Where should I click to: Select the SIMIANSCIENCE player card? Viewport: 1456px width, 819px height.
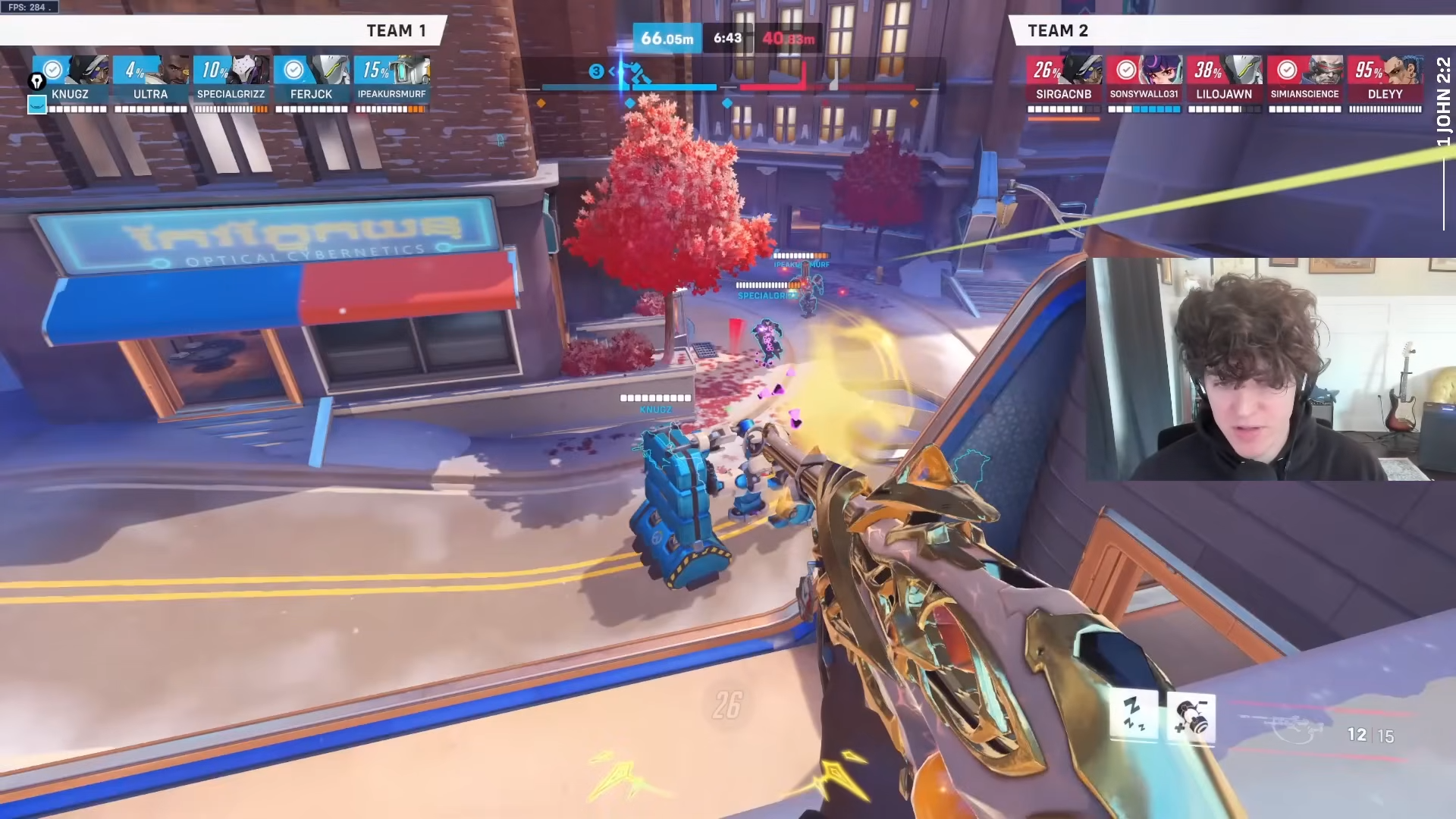(1305, 83)
